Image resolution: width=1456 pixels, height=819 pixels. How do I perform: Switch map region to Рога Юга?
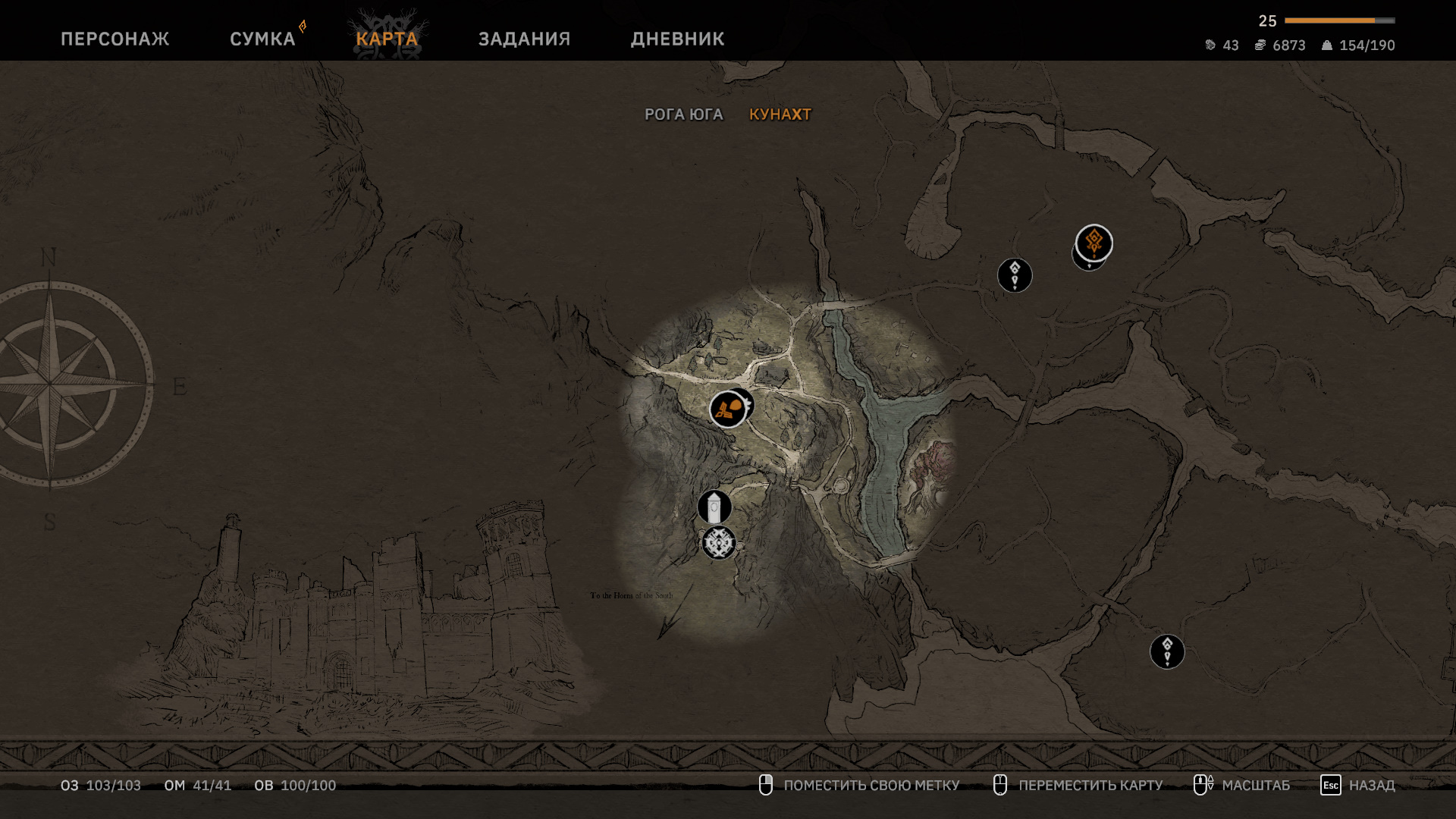pyautogui.click(x=683, y=115)
